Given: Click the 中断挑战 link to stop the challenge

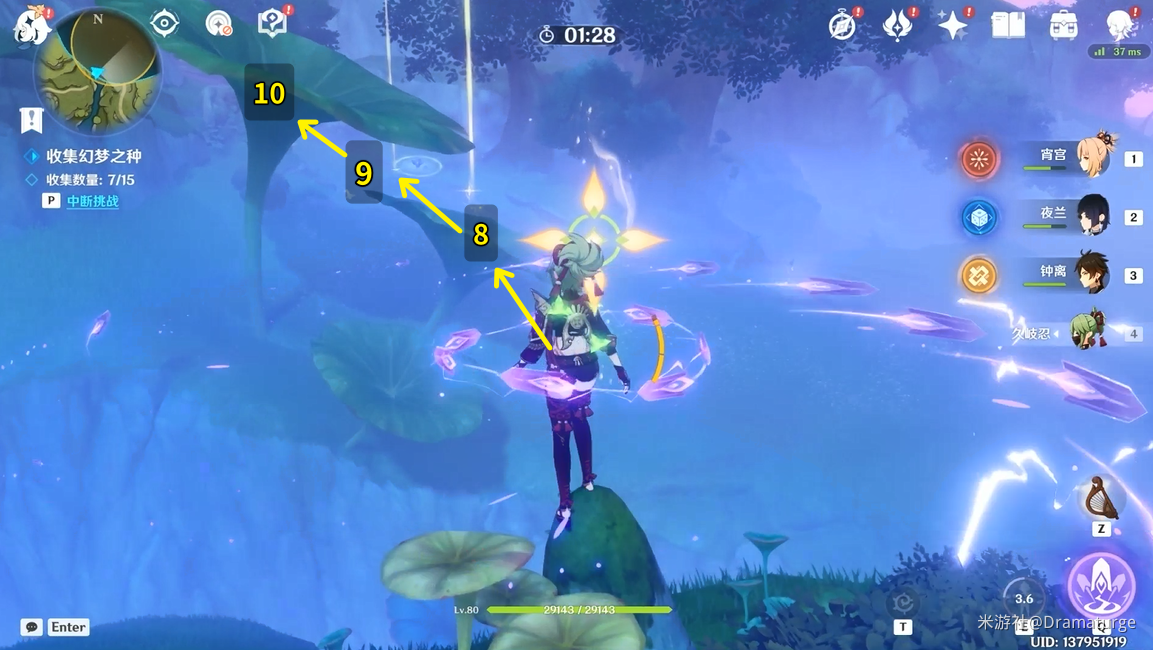Looking at the screenshot, I should click(x=93, y=201).
